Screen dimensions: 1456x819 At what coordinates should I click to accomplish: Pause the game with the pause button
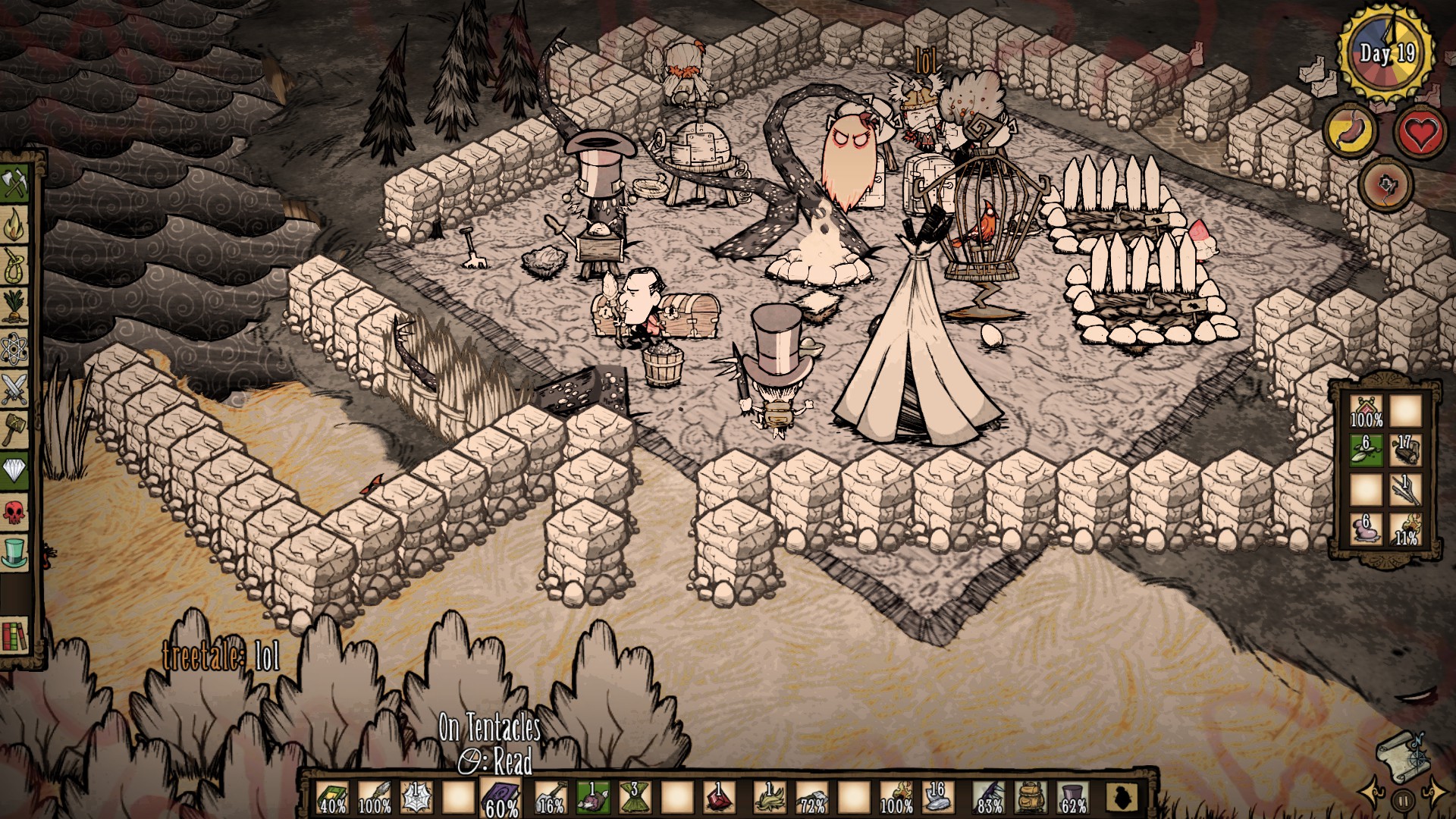pyautogui.click(x=1404, y=799)
